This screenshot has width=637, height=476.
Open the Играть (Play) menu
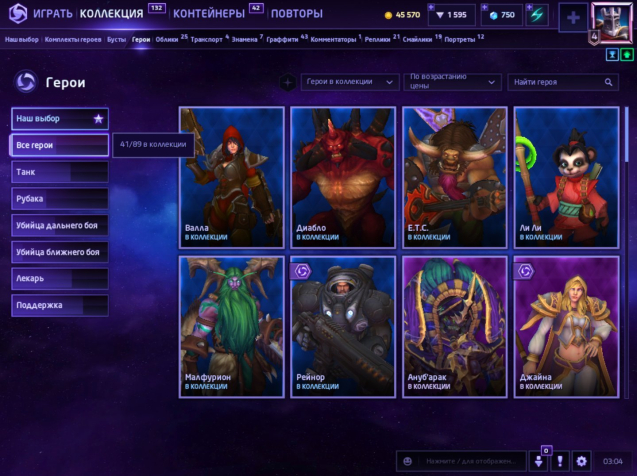coord(51,14)
